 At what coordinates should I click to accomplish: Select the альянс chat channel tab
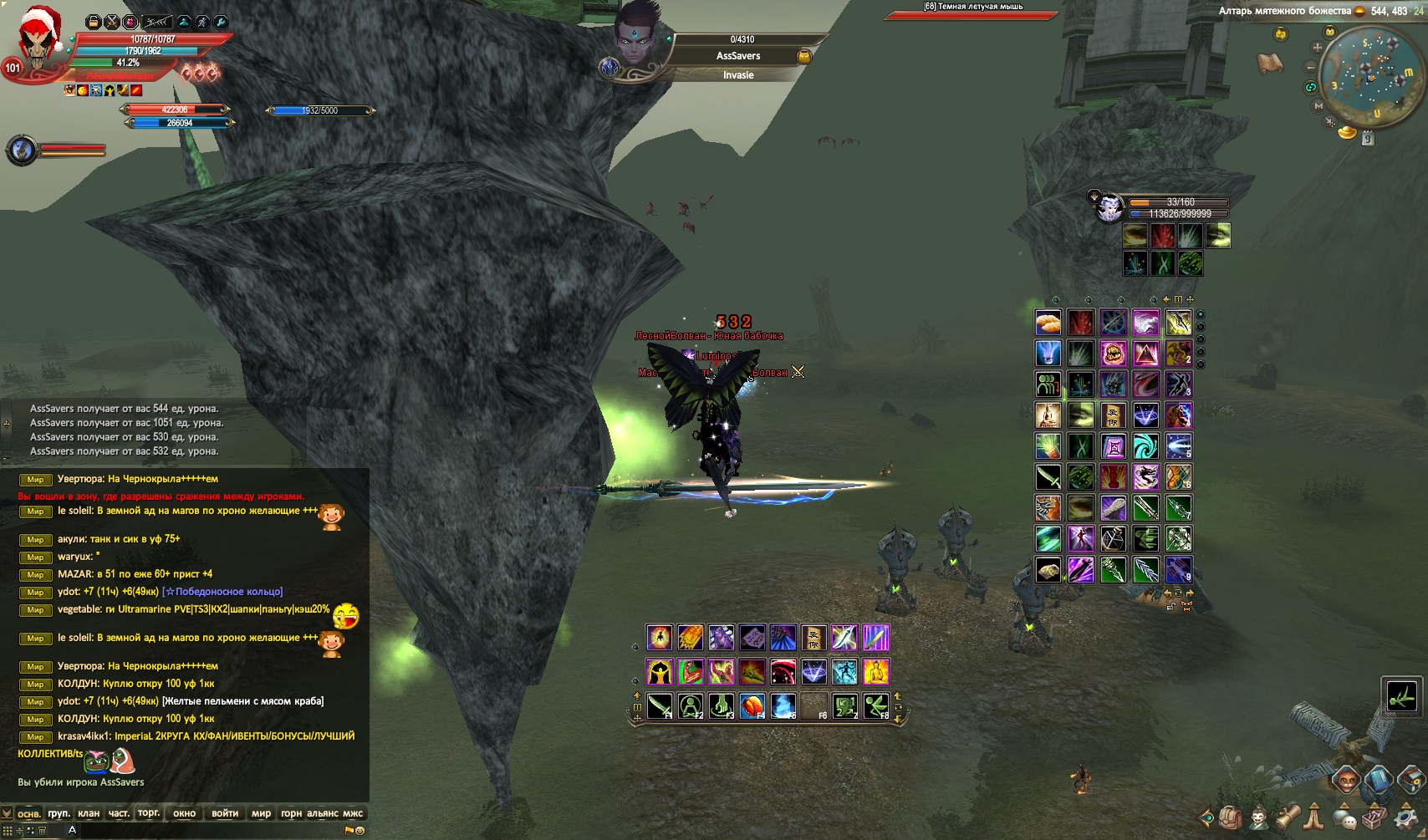pyautogui.click(x=322, y=813)
